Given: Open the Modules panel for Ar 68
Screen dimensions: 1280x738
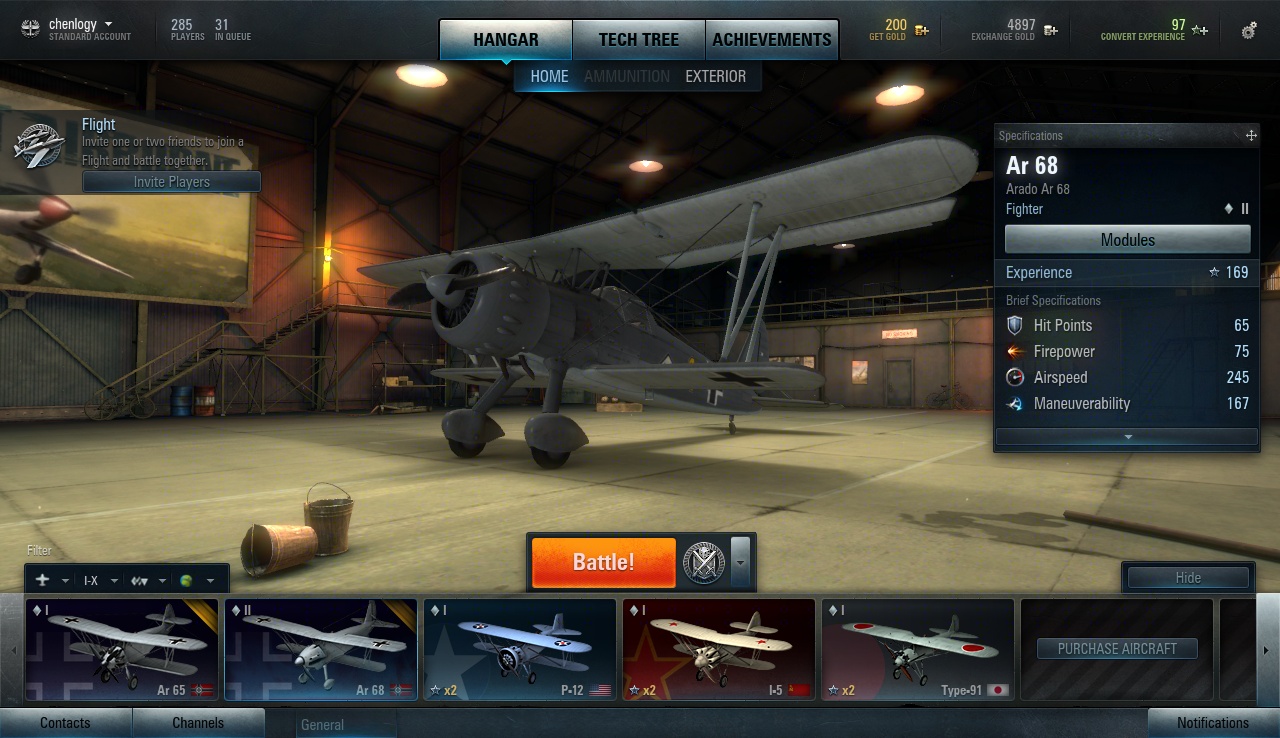Looking at the screenshot, I should 1127,240.
